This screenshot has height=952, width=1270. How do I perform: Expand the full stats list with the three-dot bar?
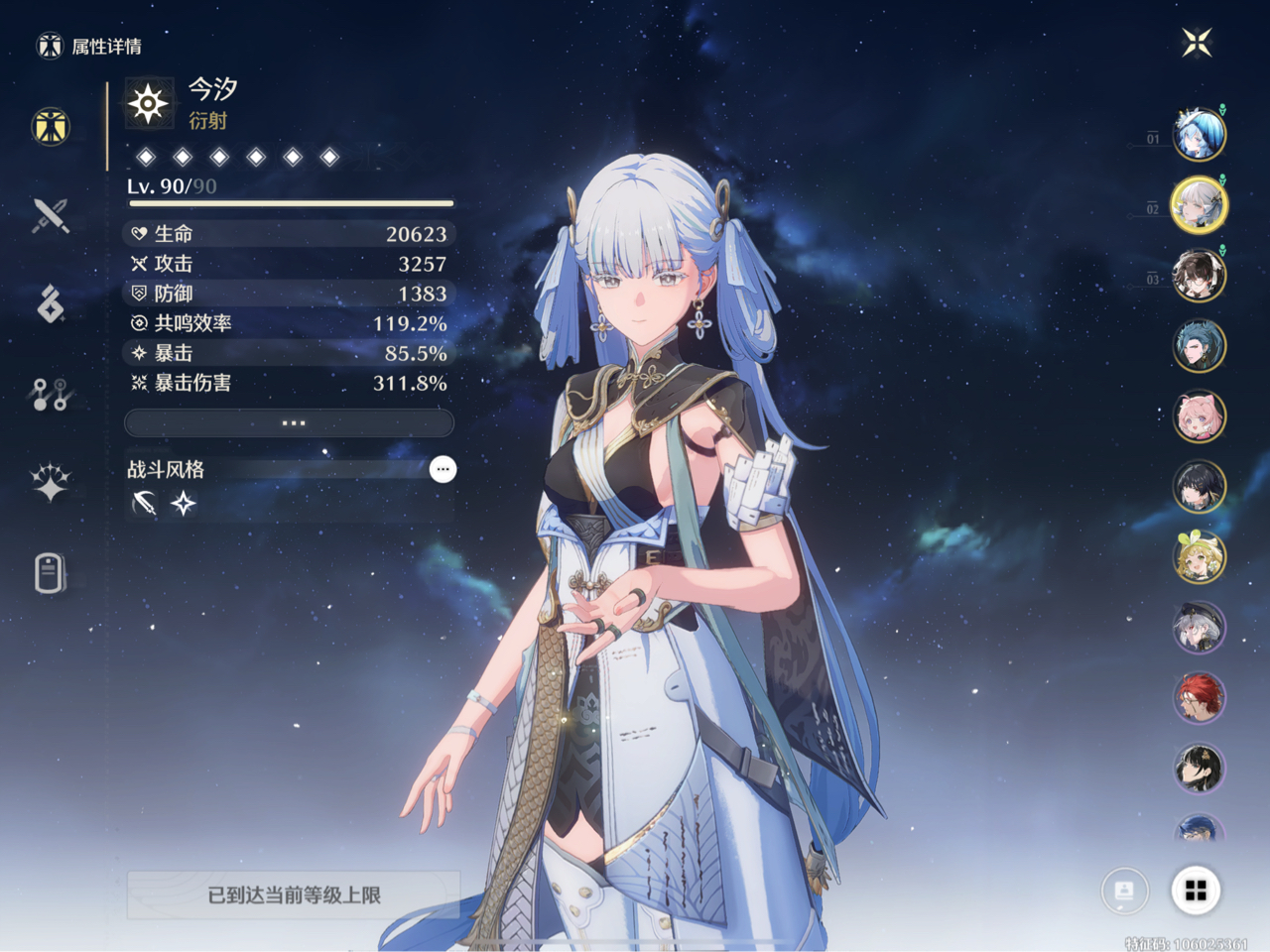[x=289, y=423]
